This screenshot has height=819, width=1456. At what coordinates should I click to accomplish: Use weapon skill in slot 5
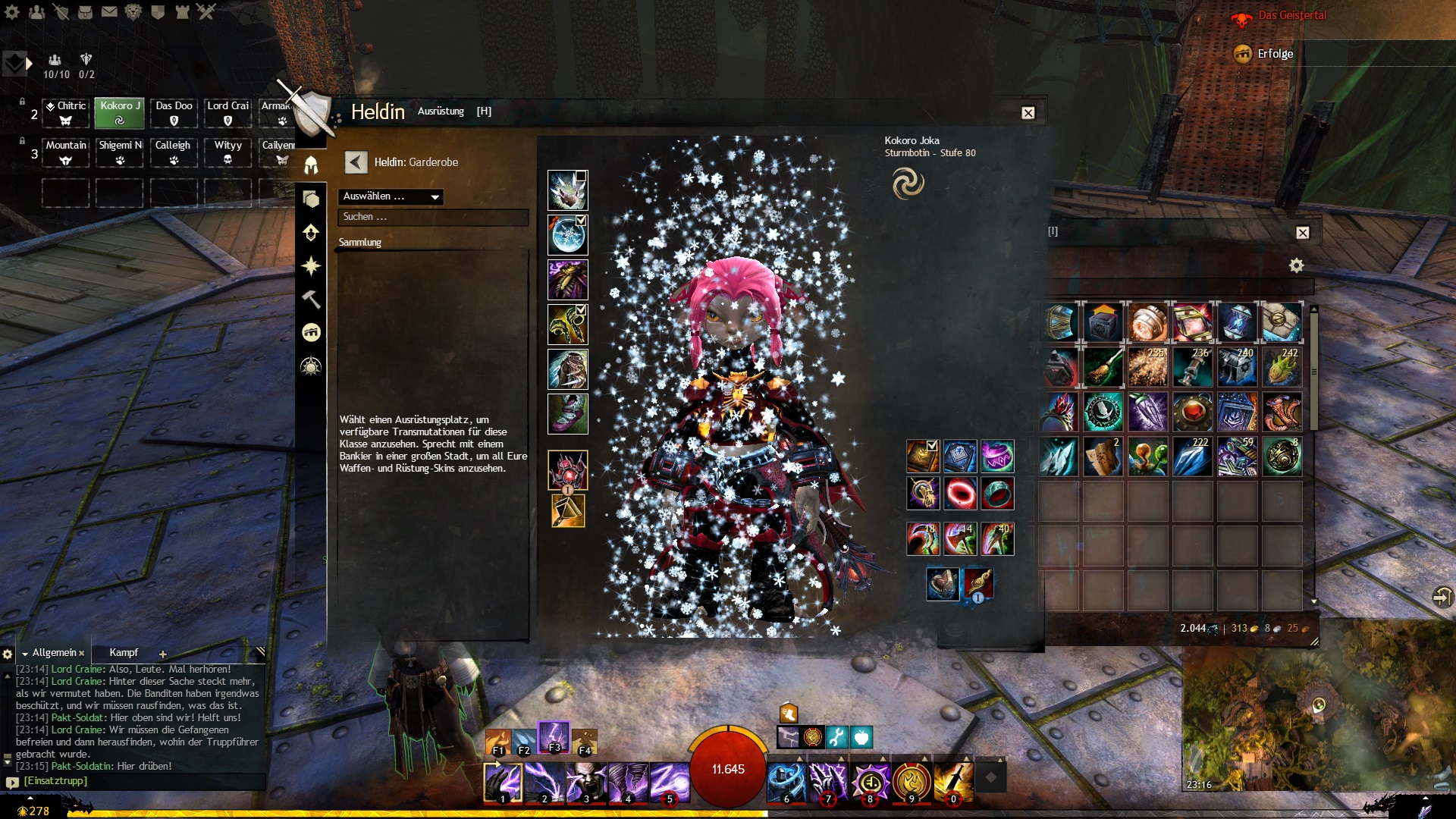[670, 782]
